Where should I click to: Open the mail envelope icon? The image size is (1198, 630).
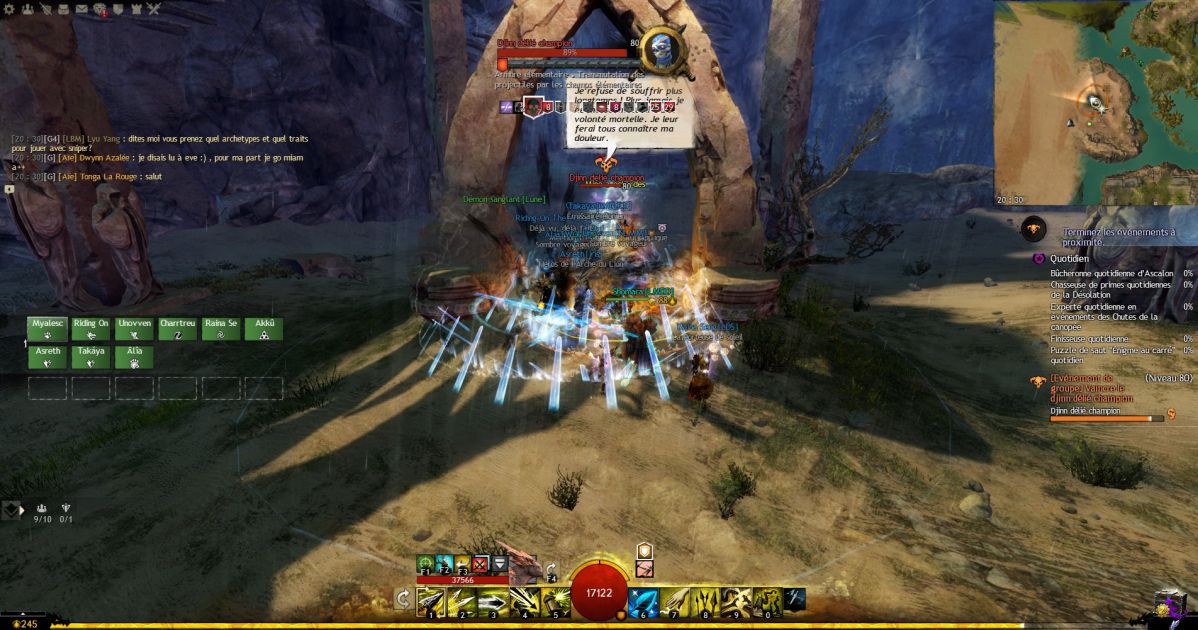(x=81, y=10)
